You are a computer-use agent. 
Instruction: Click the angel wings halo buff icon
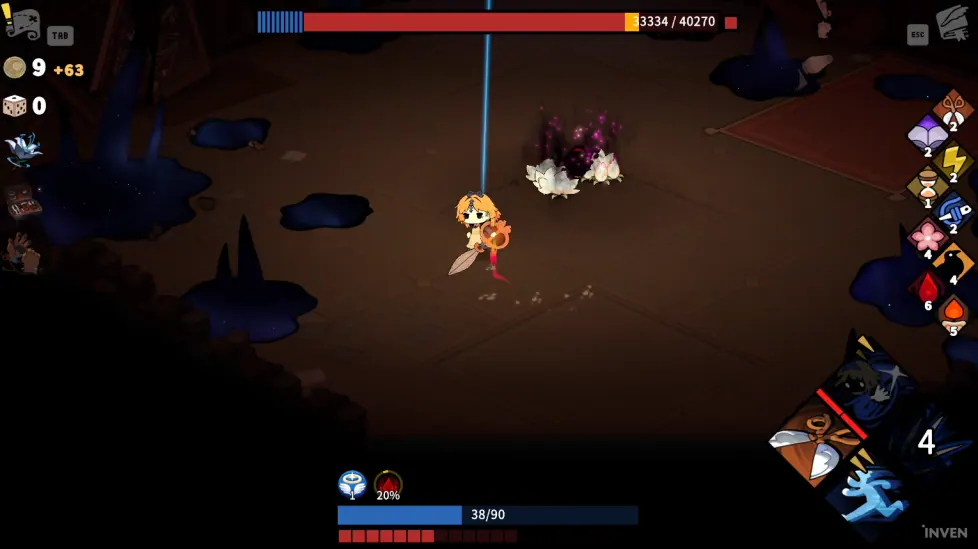351,485
